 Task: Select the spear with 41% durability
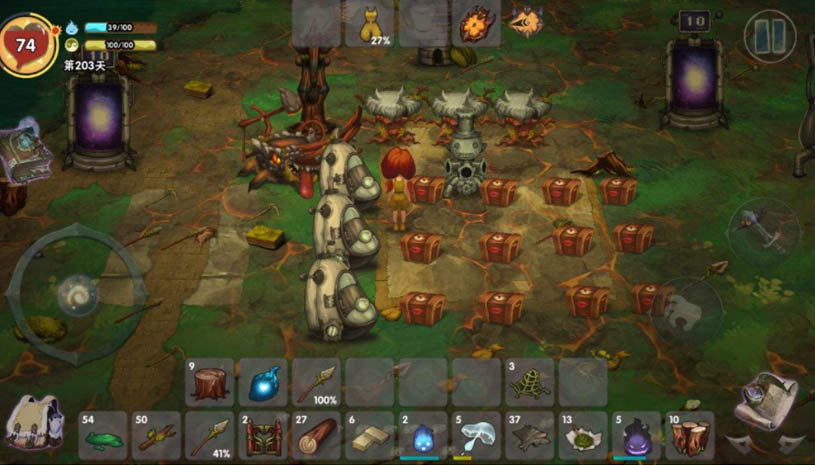[x=210, y=436]
